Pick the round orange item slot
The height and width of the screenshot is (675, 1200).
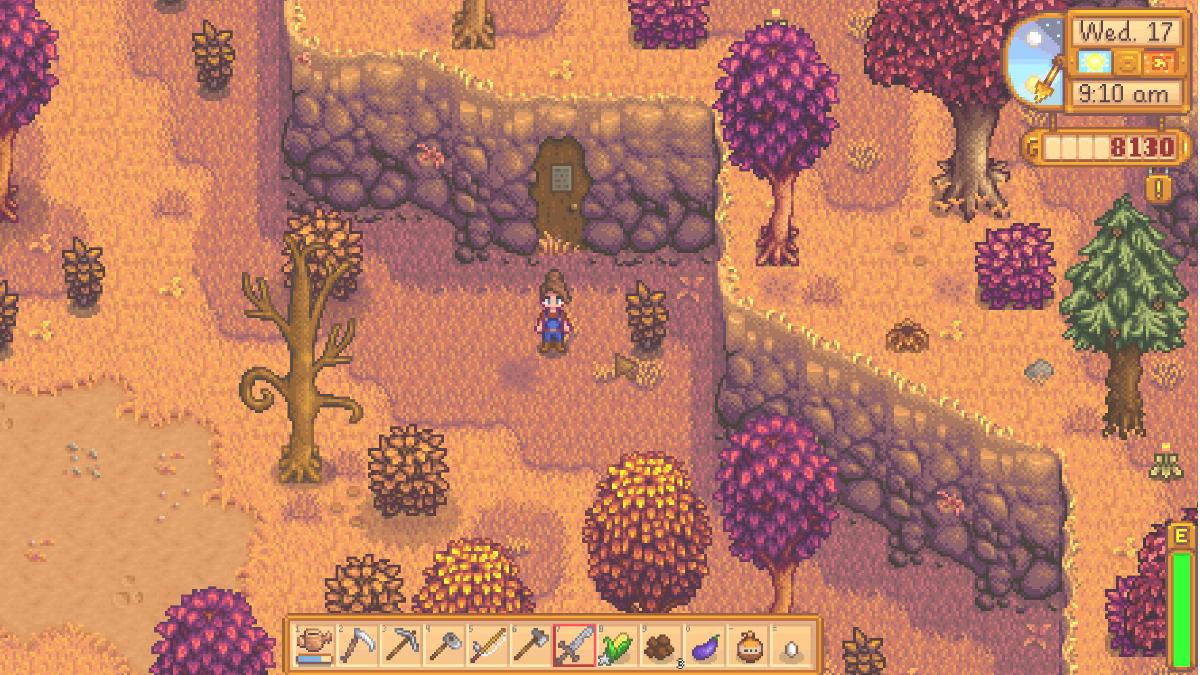(x=747, y=645)
